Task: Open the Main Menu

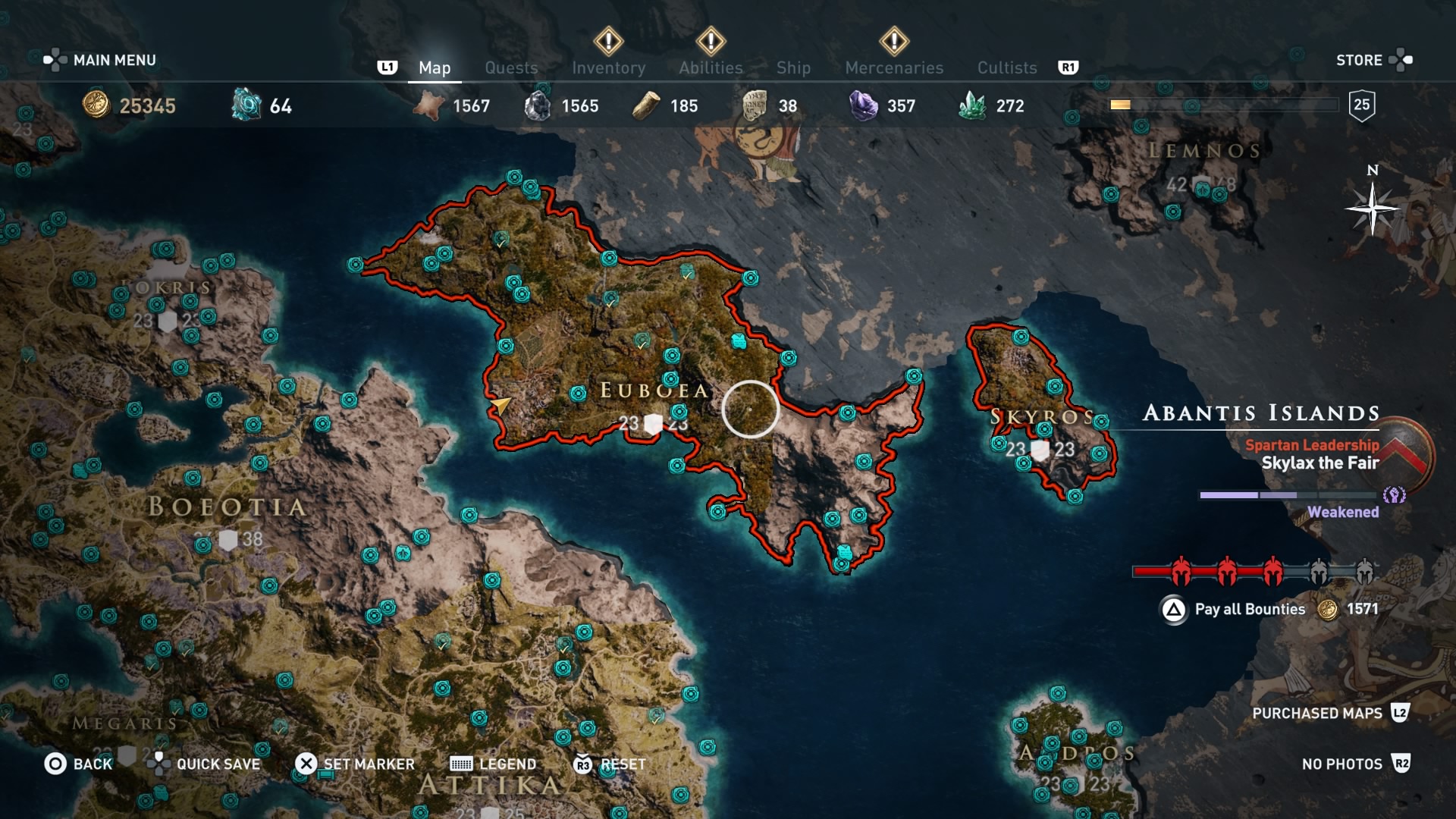Action: (x=112, y=59)
